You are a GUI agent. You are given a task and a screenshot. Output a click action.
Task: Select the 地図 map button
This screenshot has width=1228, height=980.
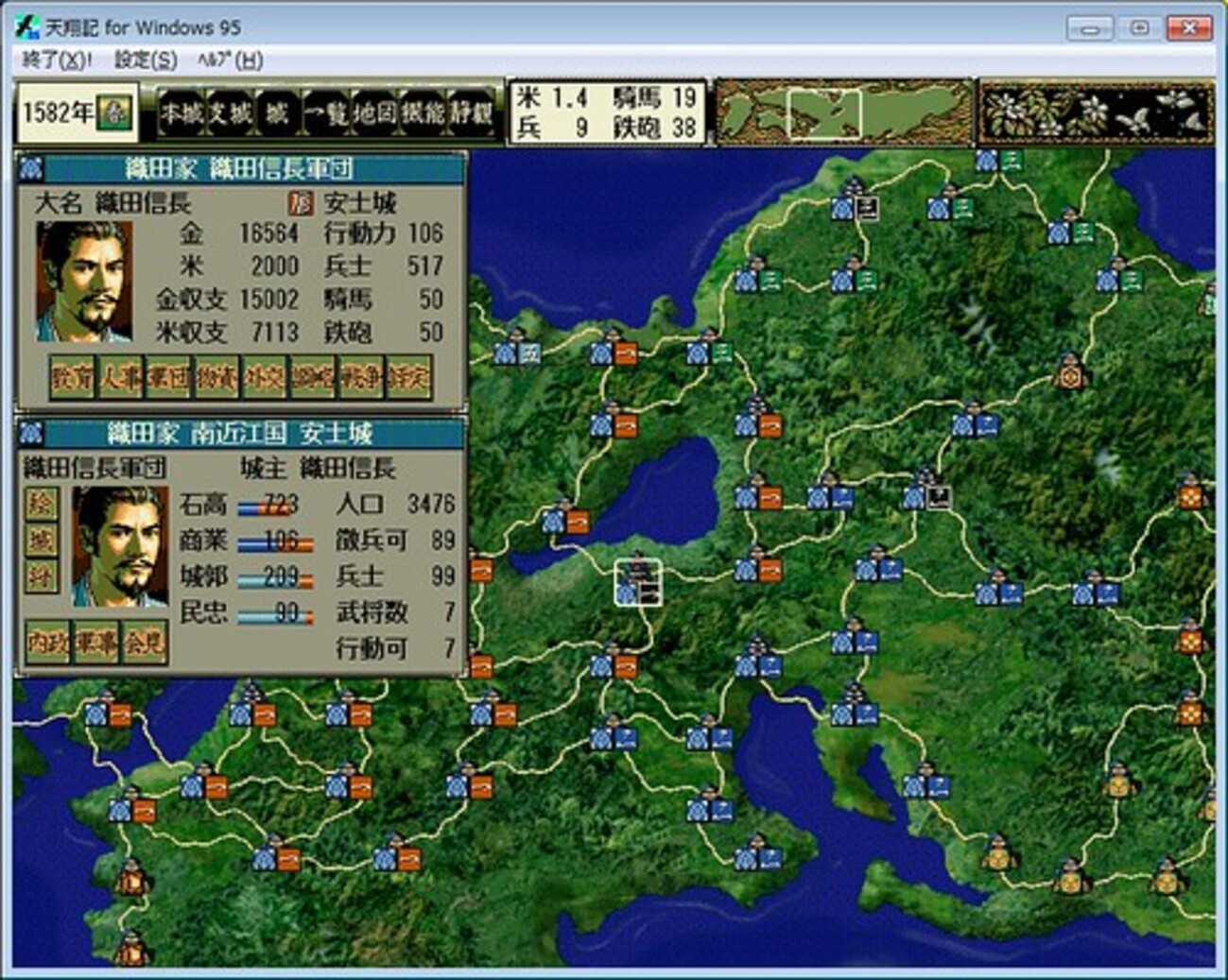375,113
